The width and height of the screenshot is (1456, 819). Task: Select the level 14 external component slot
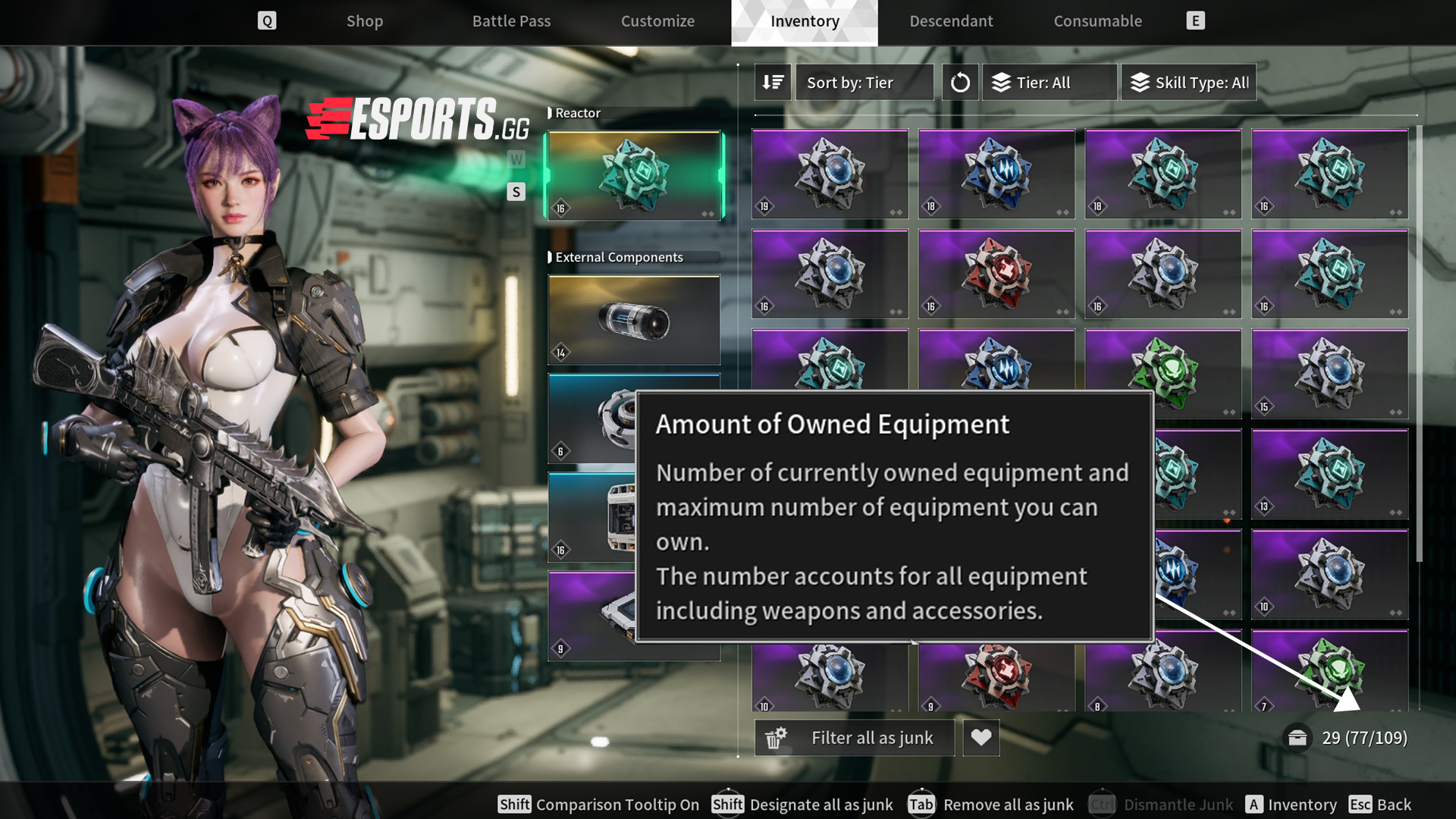click(x=634, y=320)
